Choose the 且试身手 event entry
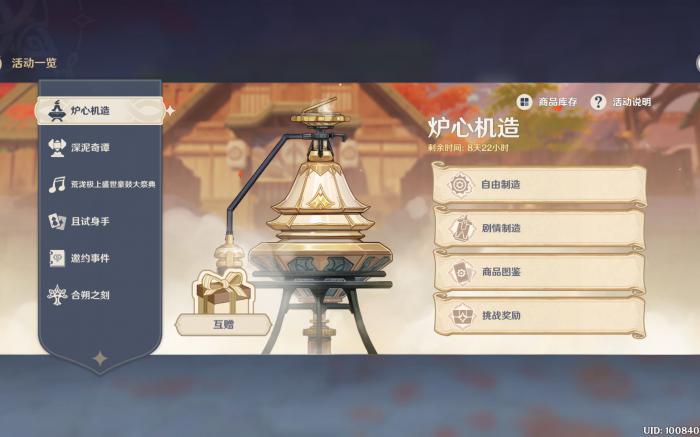The height and width of the screenshot is (437, 700). [x=98, y=221]
